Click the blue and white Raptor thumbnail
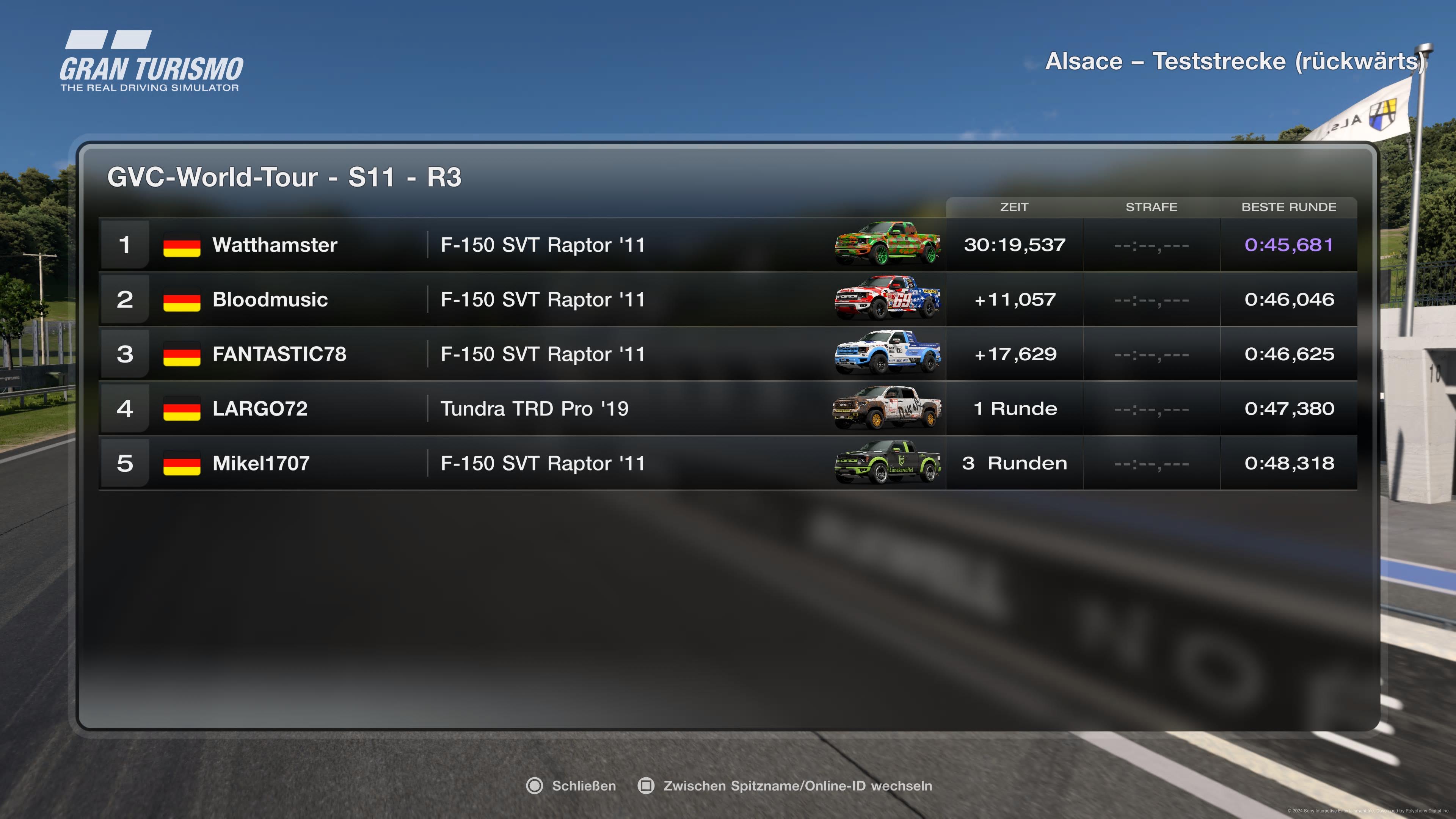 click(887, 353)
